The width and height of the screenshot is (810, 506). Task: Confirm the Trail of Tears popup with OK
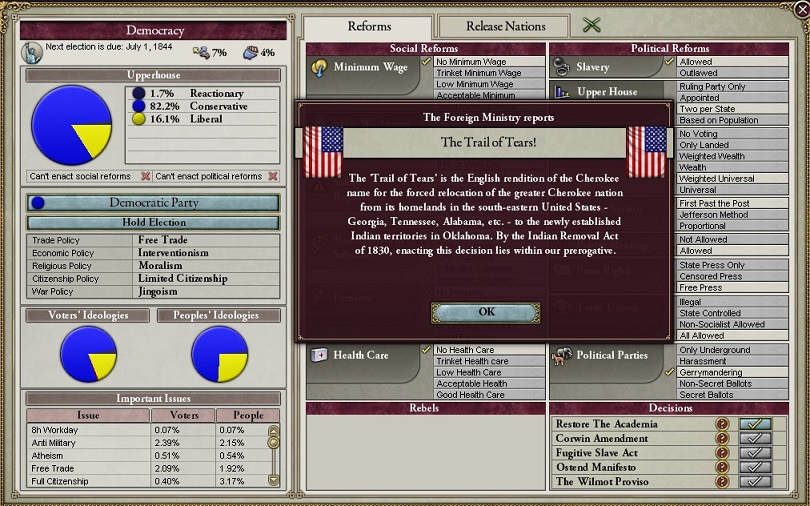pos(486,312)
